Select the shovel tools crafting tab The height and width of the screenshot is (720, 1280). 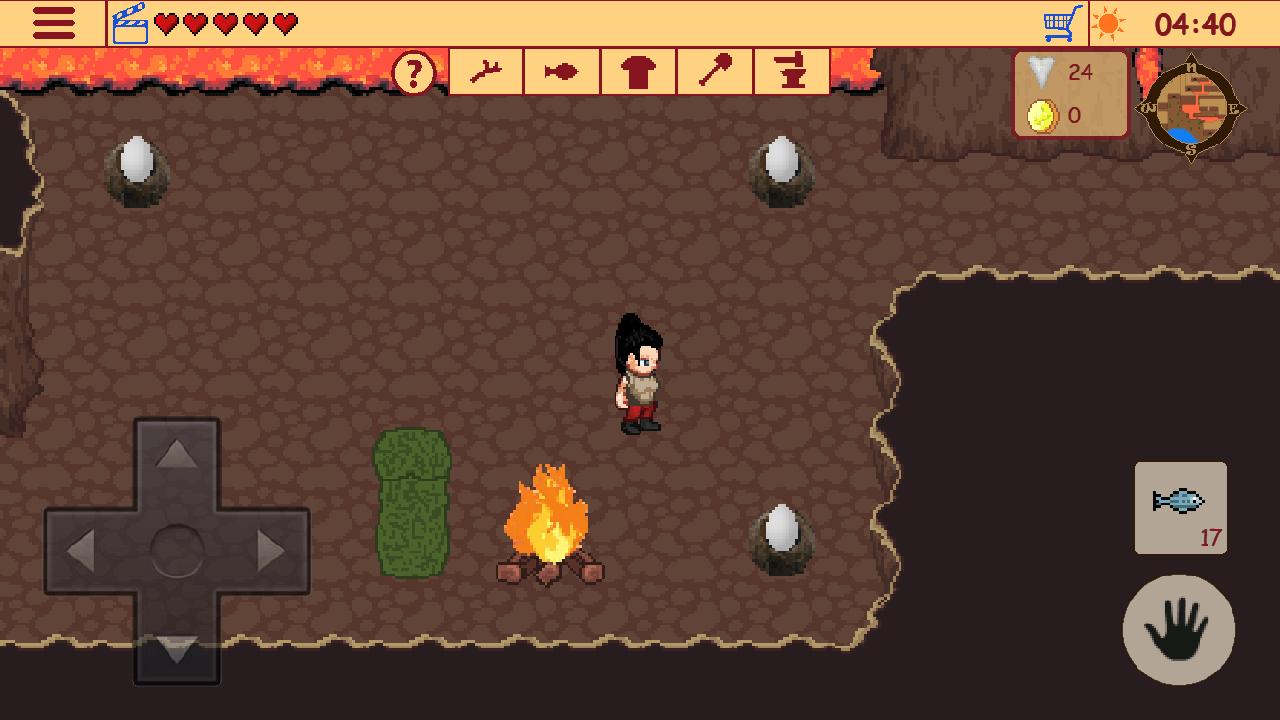714,71
